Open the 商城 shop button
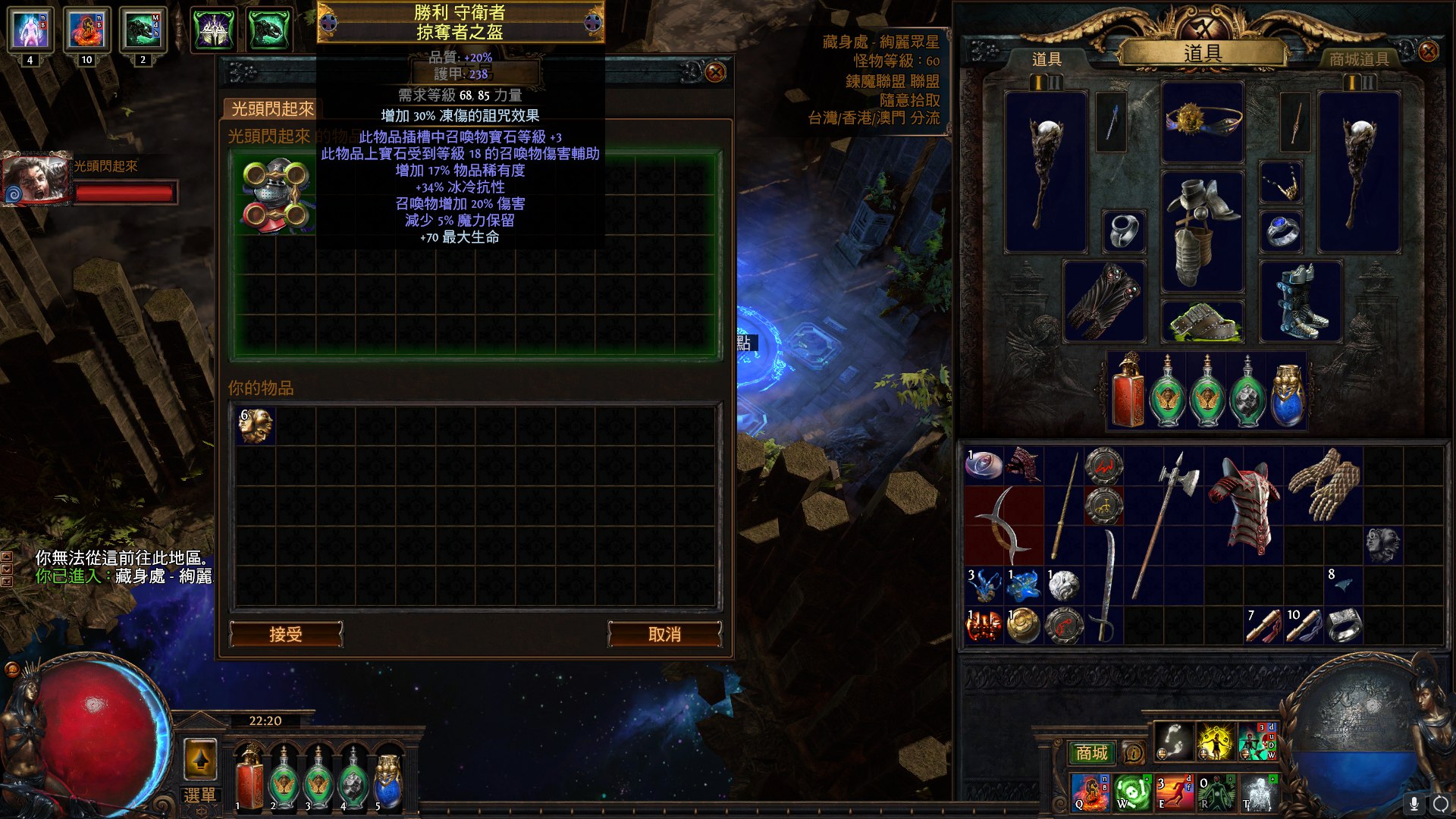 point(1091,752)
